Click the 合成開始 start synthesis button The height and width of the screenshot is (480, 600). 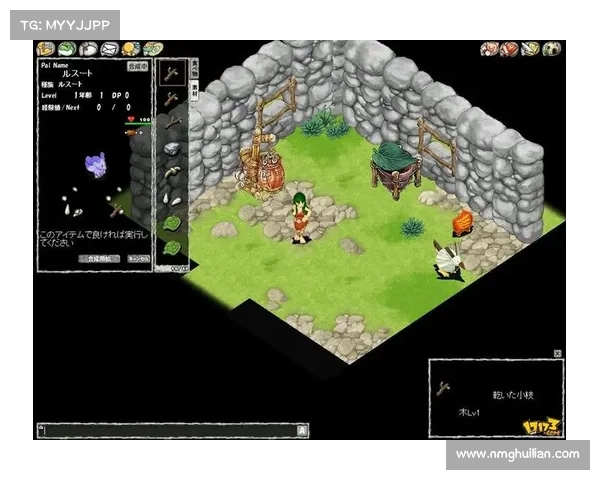(98, 258)
